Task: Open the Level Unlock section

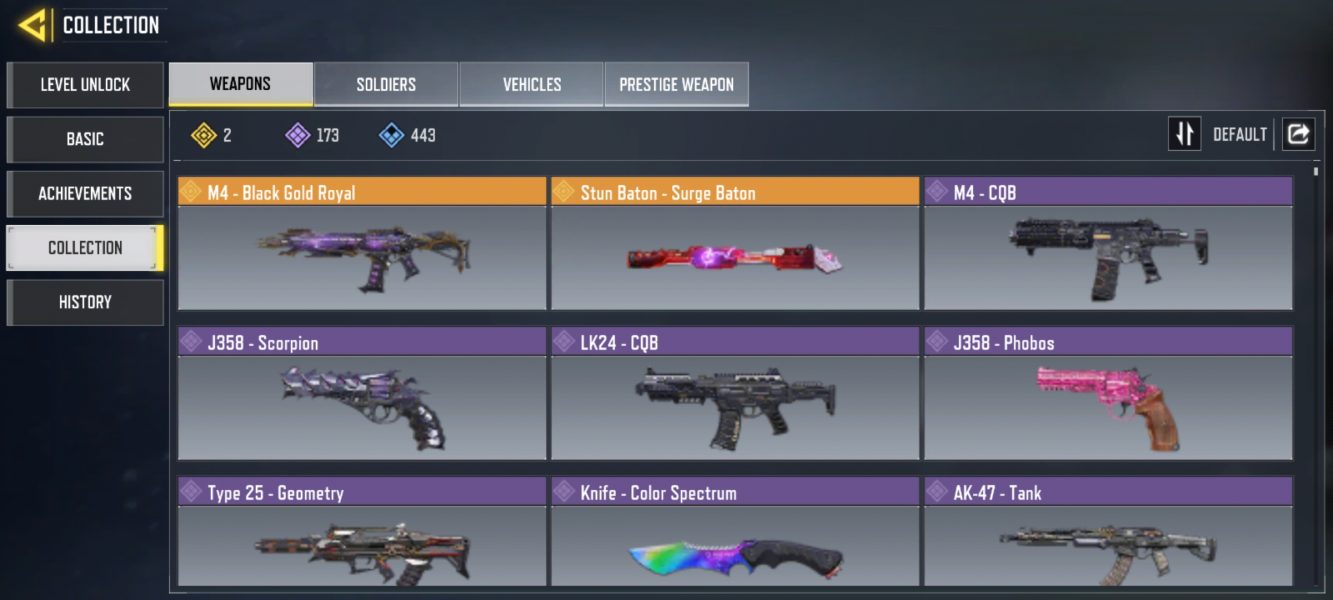Action: (85, 85)
